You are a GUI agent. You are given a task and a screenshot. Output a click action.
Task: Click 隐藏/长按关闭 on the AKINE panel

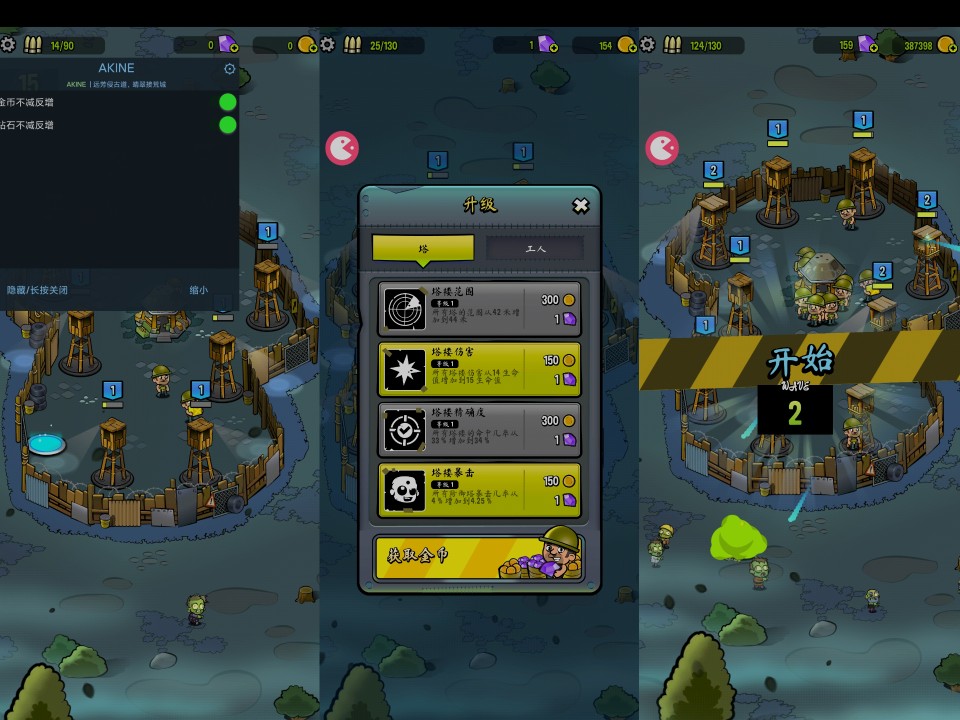tap(38, 290)
